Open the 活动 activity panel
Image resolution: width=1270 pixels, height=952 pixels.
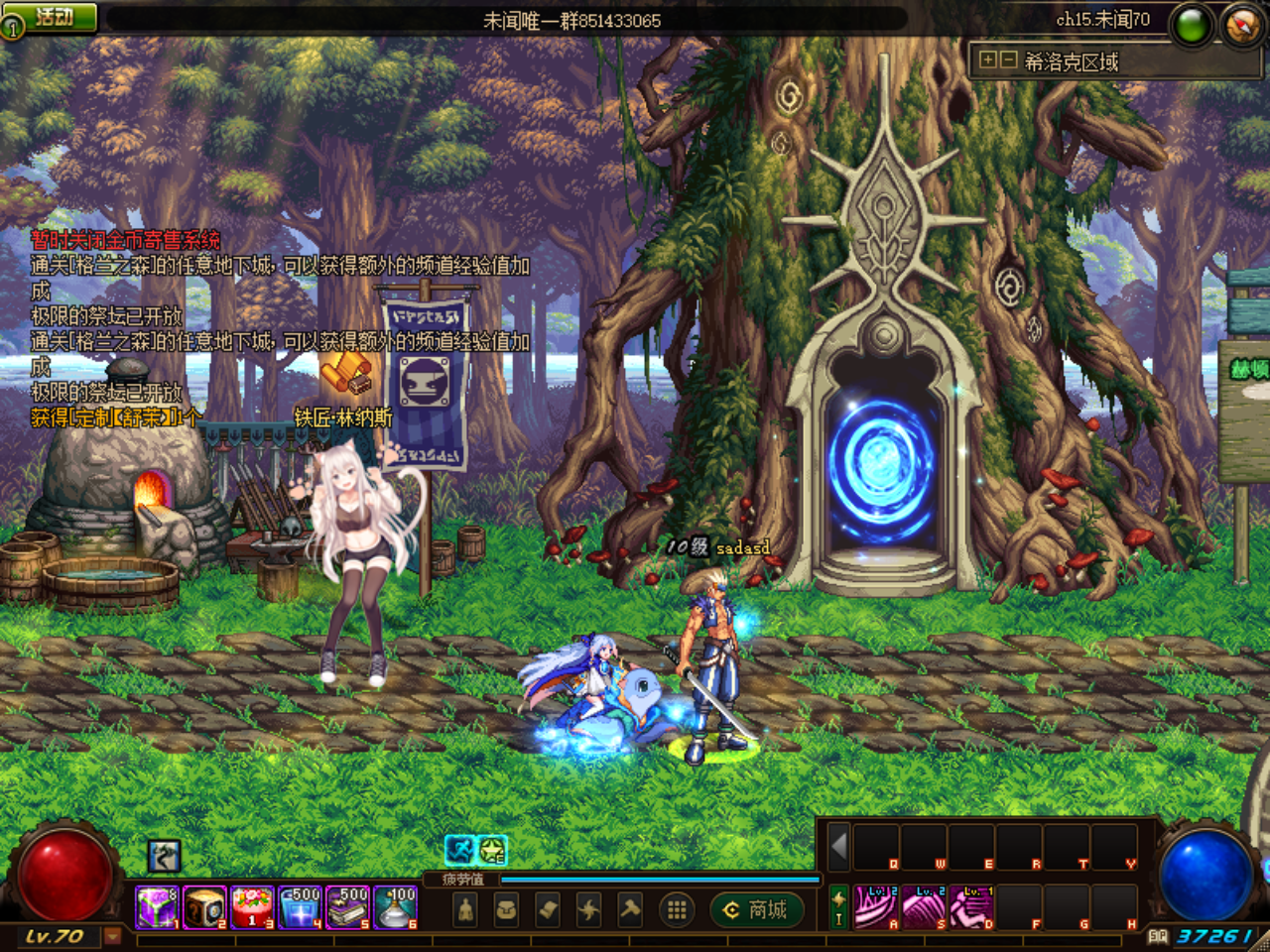(48, 15)
